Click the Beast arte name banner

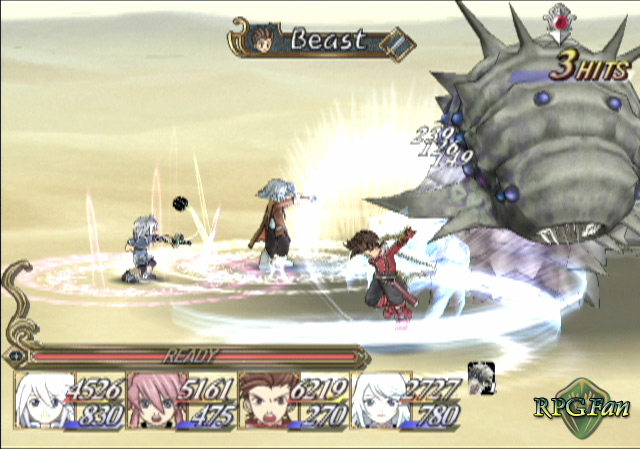coord(320,42)
